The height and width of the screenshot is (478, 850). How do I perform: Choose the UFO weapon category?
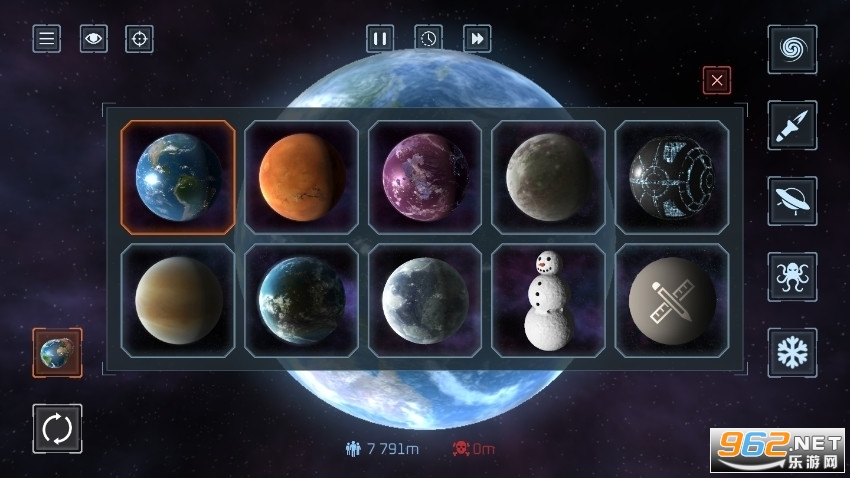[792, 201]
